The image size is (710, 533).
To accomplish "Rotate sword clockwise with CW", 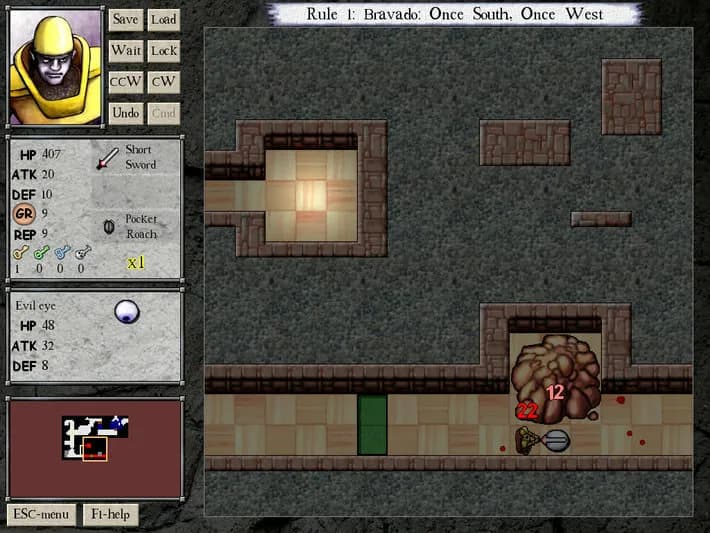I will pyautogui.click(x=163, y=82).
